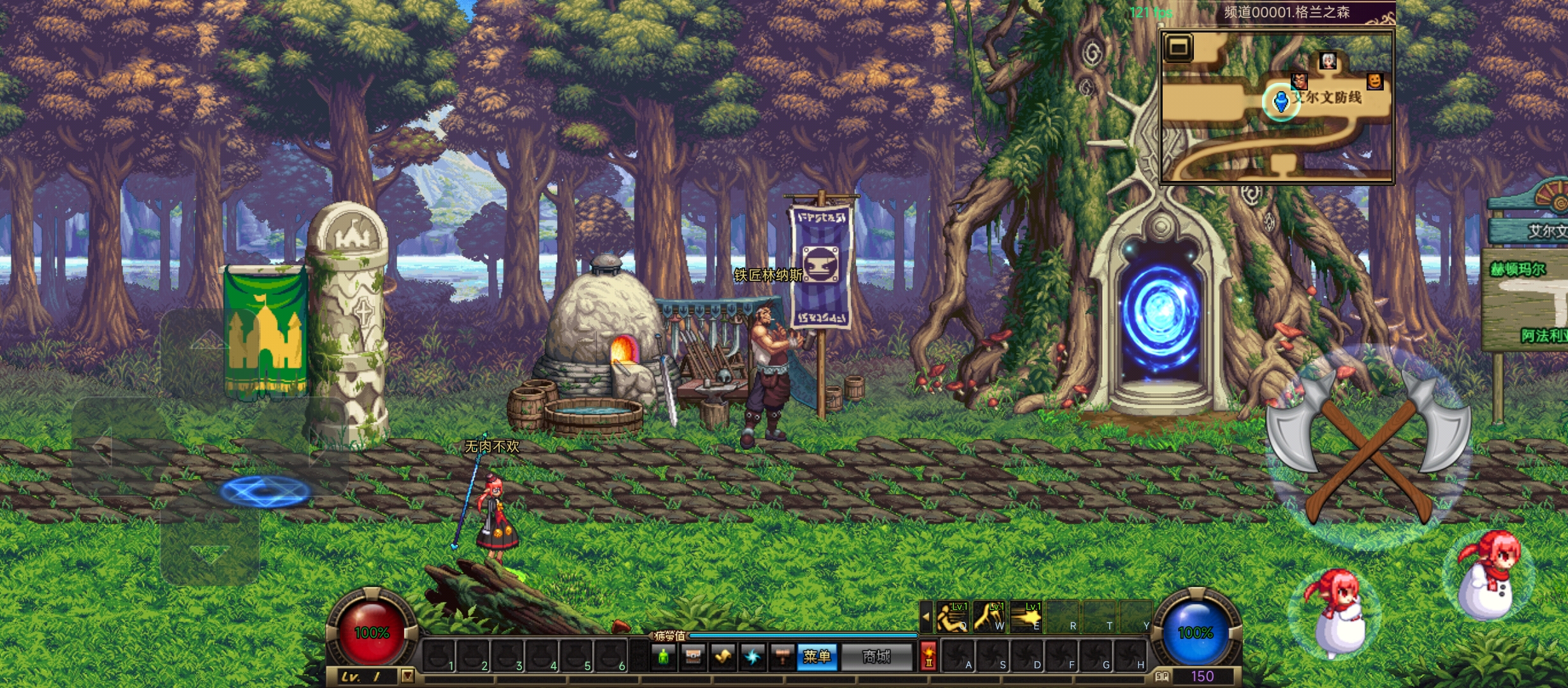The image size is (1568, 688).
Task: Open the 商城 shop
Action: [876, 657]
